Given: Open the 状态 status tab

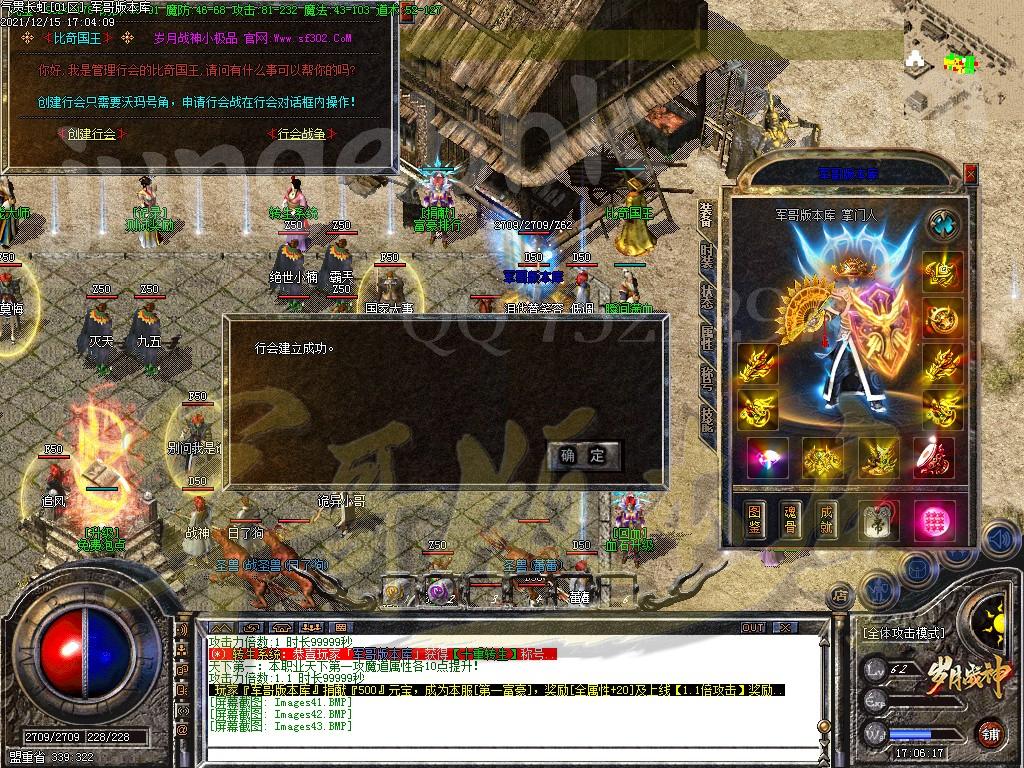Looking at the screenshot, I should [x=707, y=296].
